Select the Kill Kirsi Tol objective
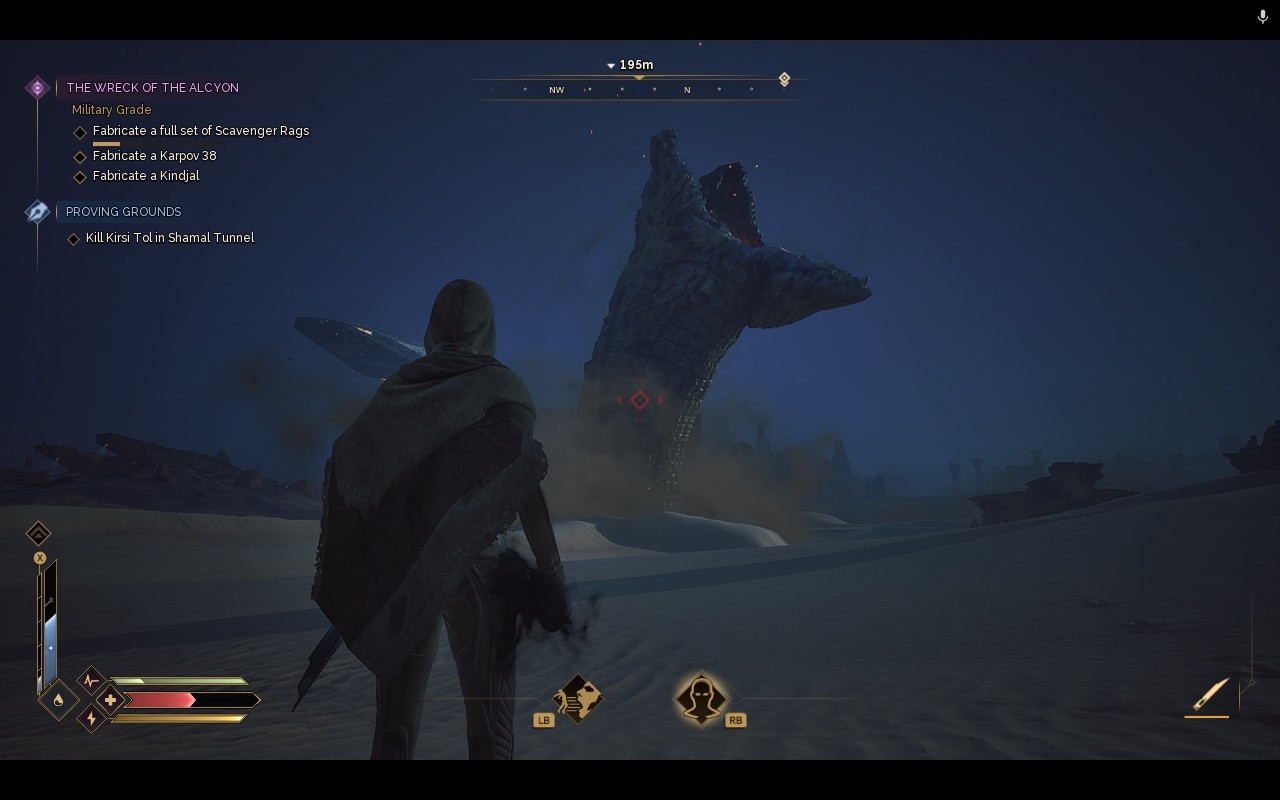1280x800 pixels. click(169, 238)
